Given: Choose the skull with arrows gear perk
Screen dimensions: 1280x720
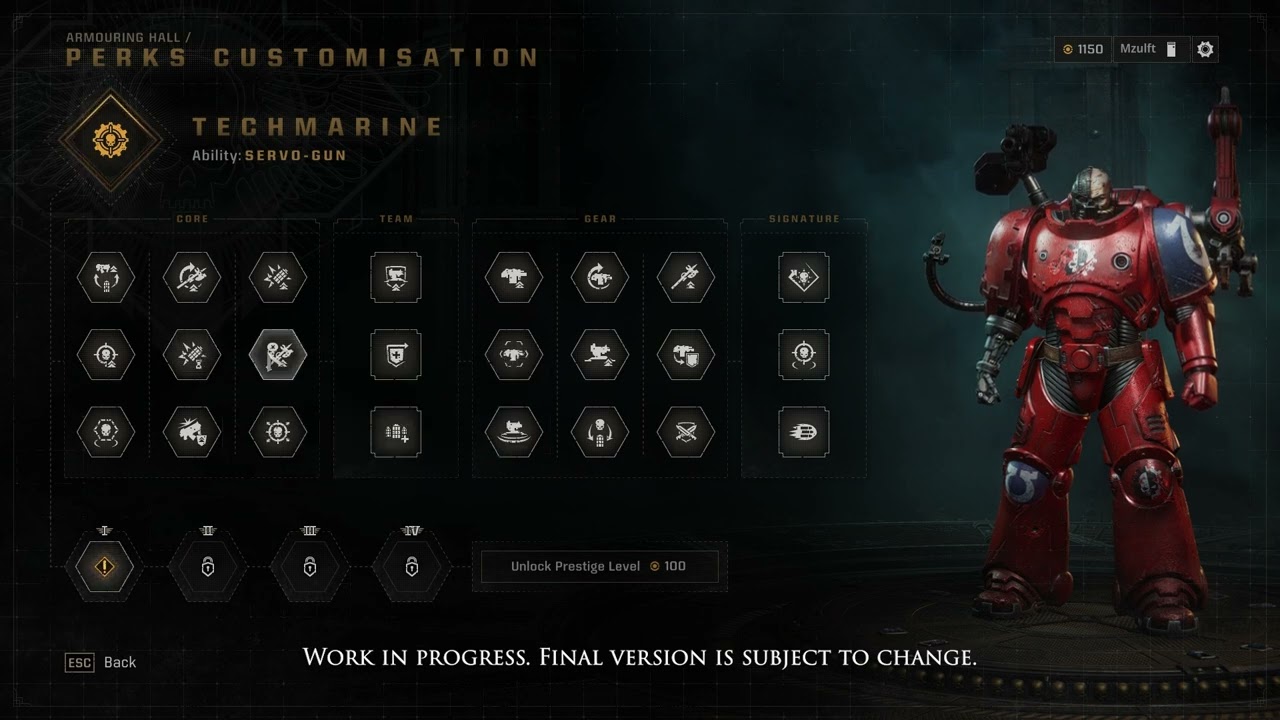Looking at the screenshot, I should (x=600, y=432).
